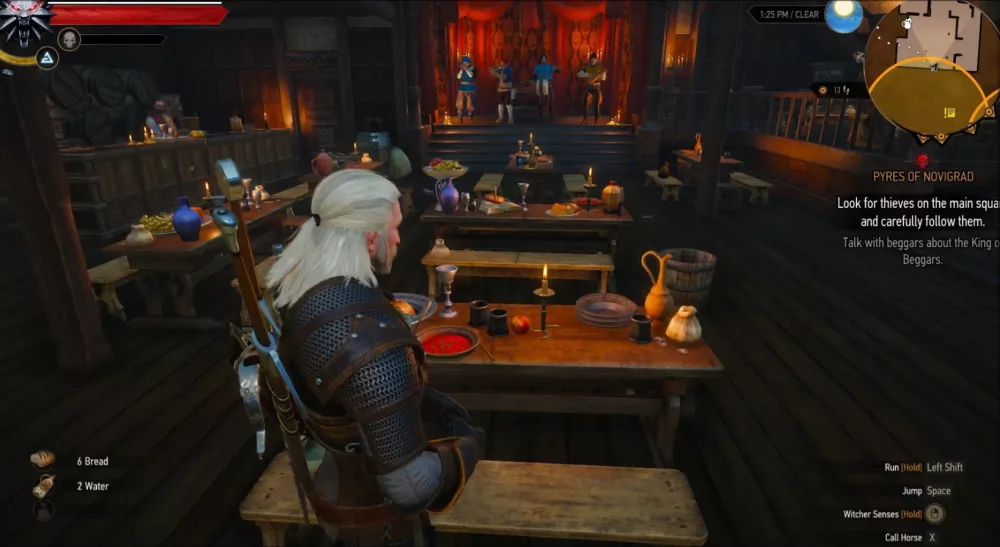Select the Quen sign icon

click(x=46, y=58)
